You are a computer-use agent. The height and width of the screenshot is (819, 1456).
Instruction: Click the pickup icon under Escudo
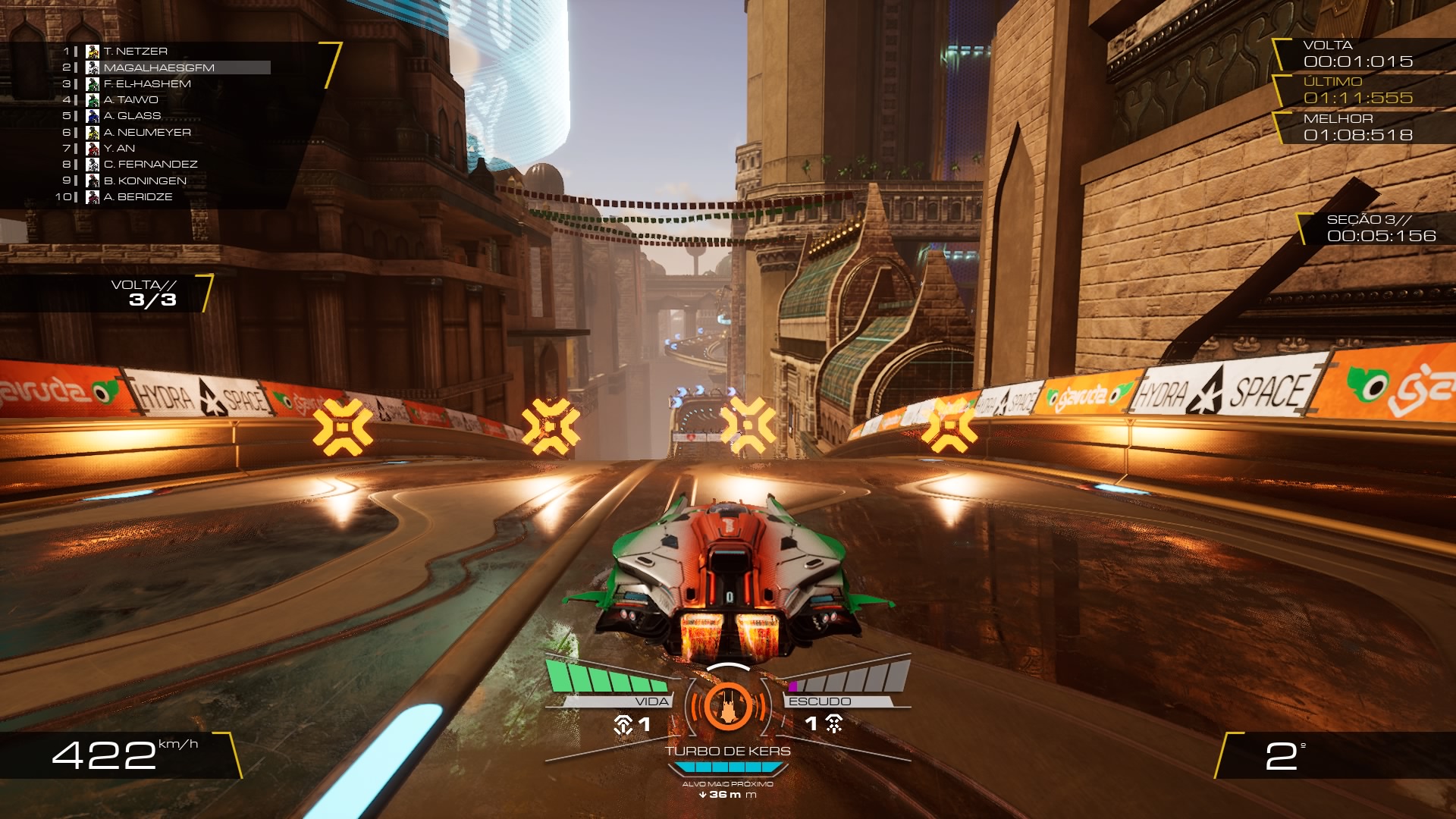click(834, 724)
